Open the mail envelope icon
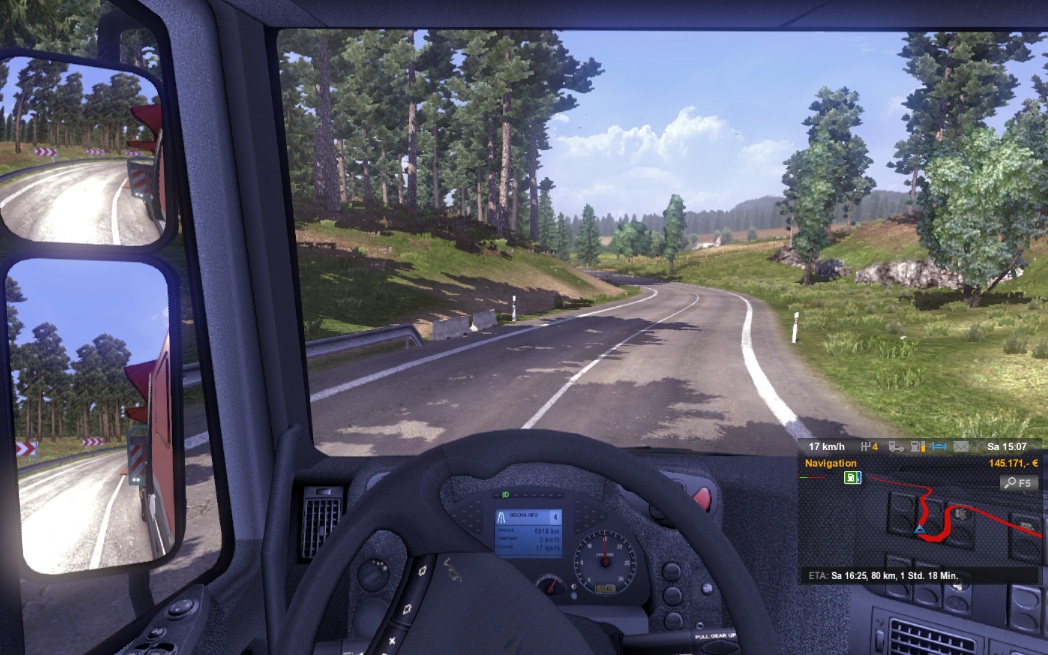 coord(961,446)
